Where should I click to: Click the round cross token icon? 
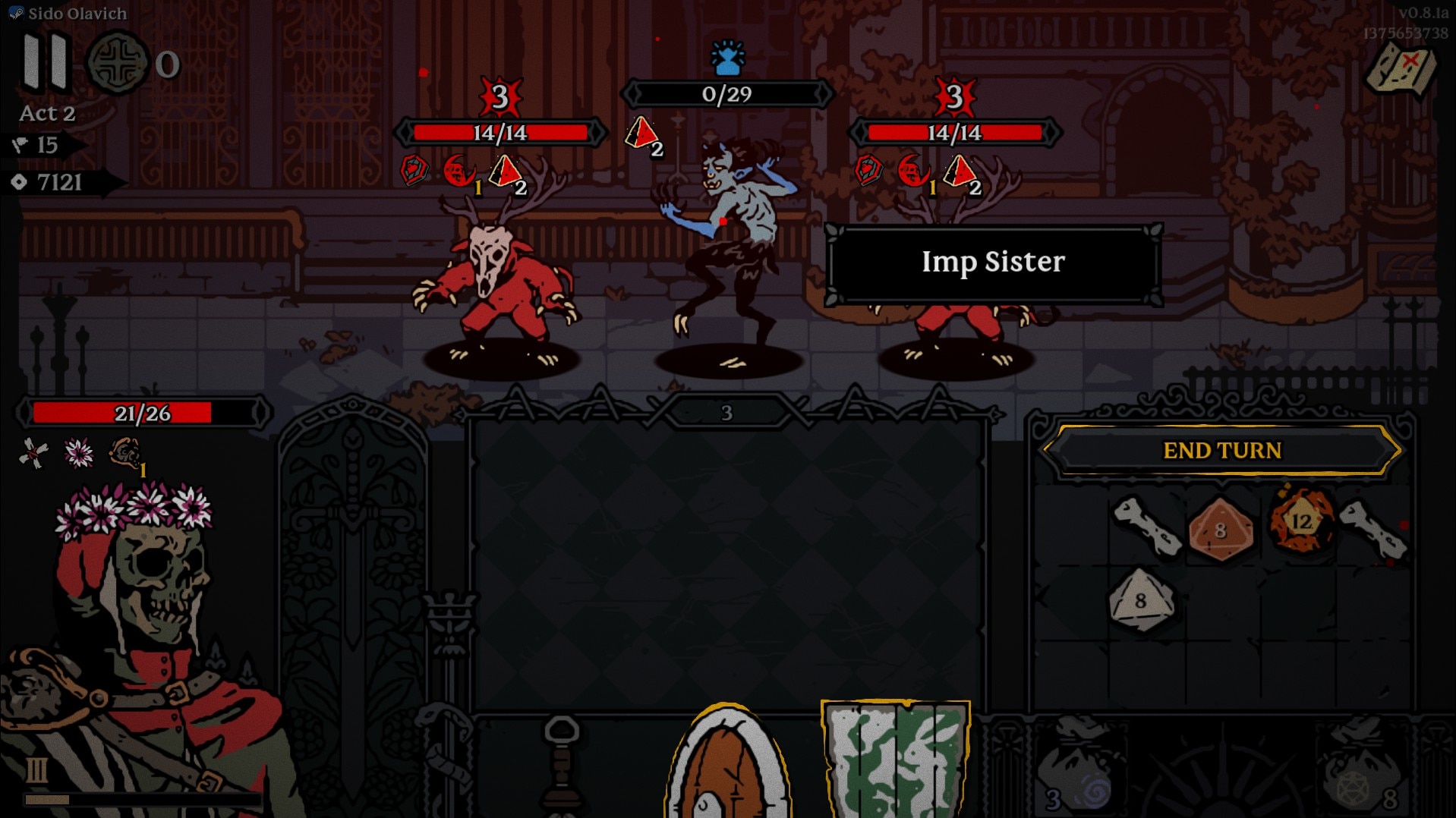coord(117,64)
